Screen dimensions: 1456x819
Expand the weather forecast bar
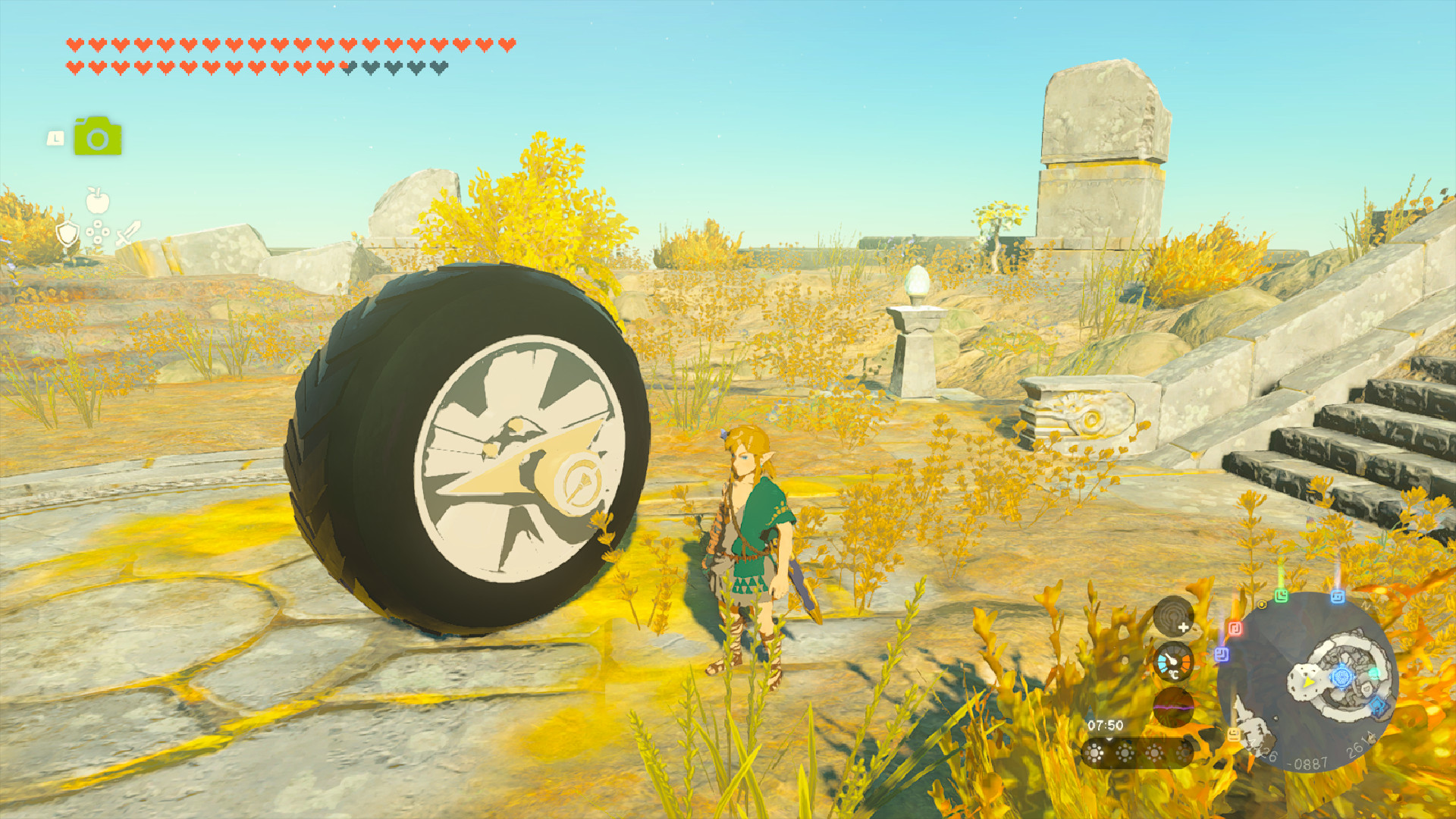click(x=1137, y=754)
